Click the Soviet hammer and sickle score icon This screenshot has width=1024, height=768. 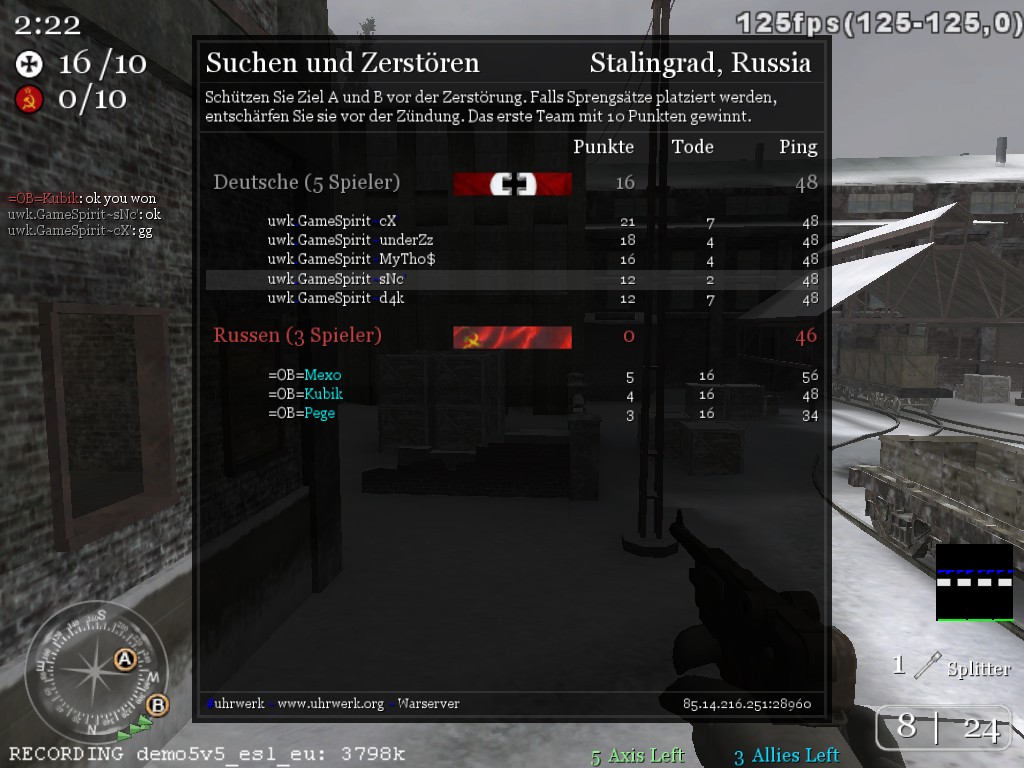pyautogui.click(x=29, y=99)
